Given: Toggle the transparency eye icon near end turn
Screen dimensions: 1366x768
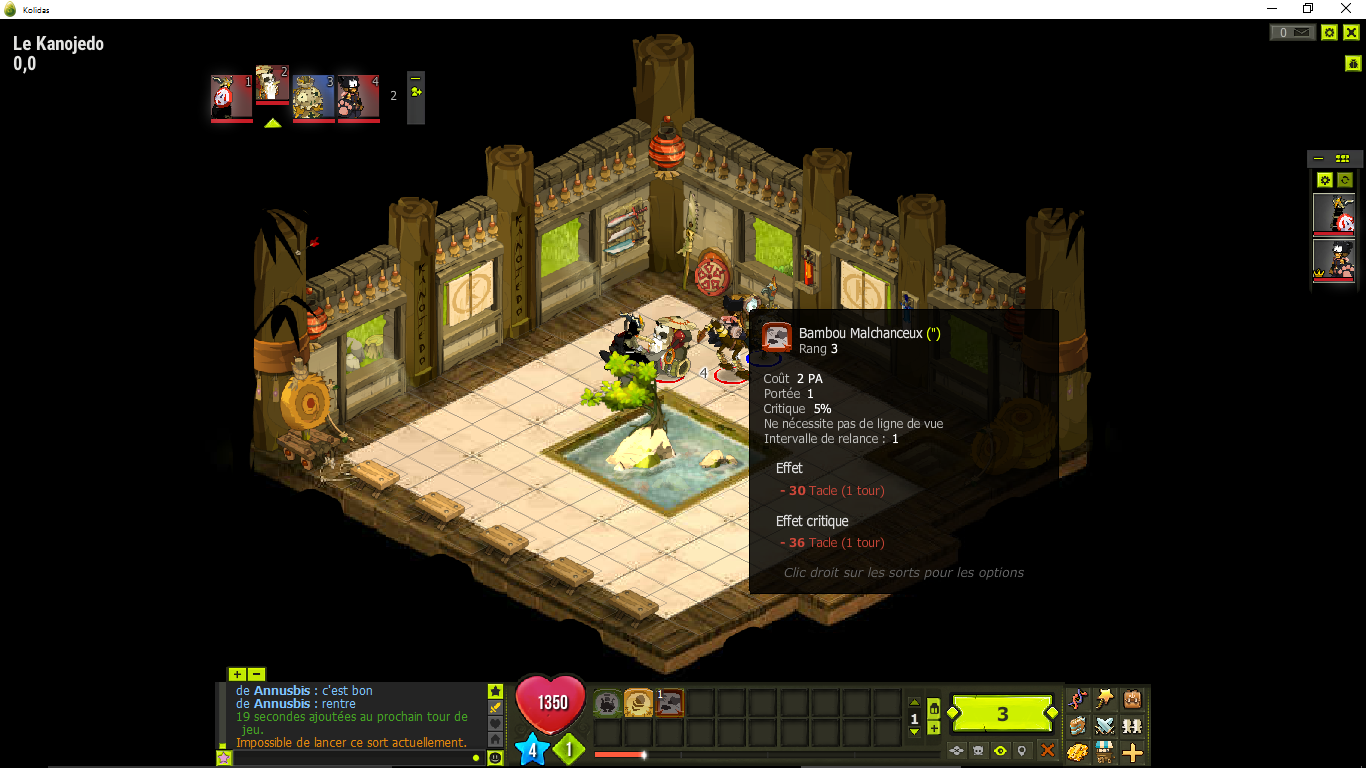Looking at the screenshot, I should (1001, 750).
